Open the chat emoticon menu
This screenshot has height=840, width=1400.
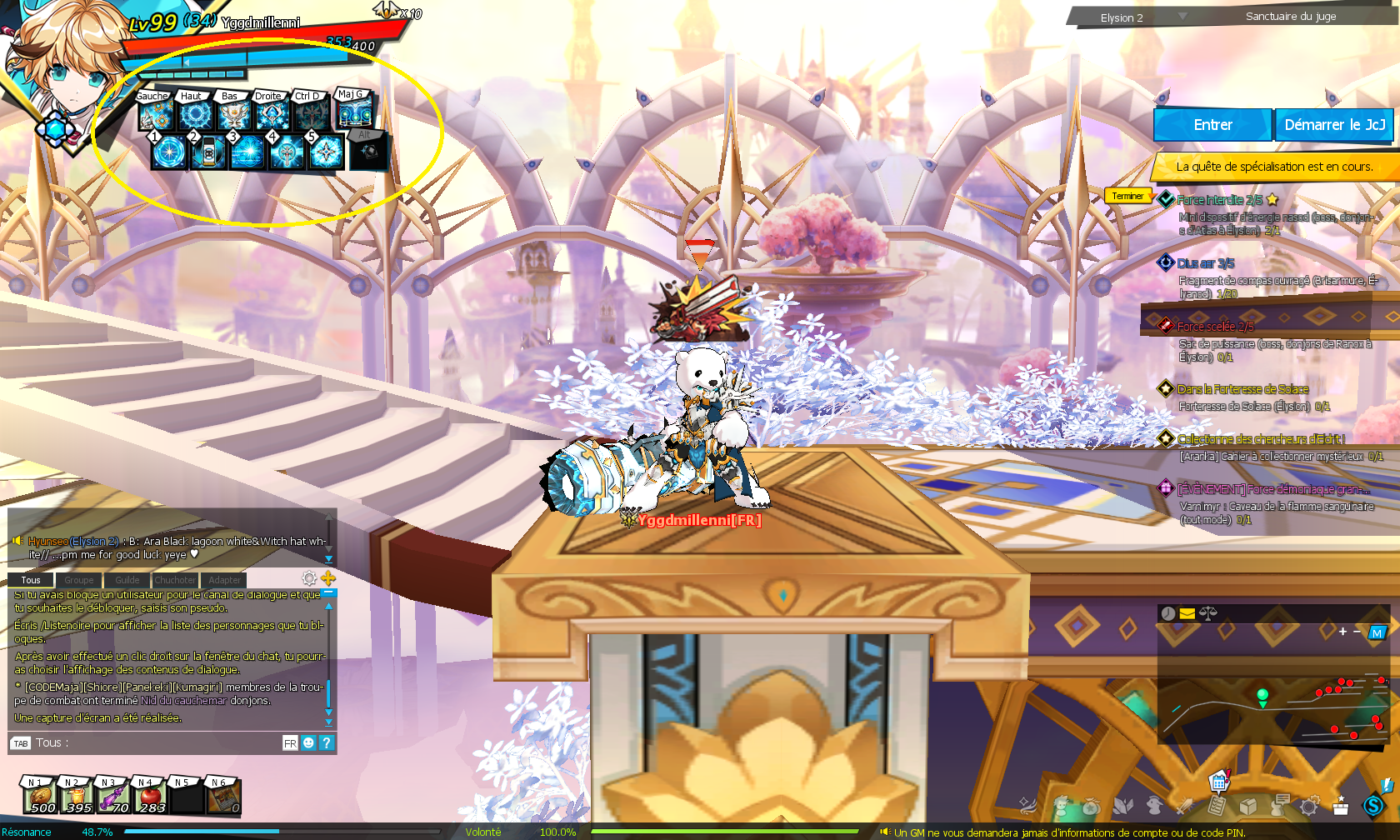[x=308, y=742]
